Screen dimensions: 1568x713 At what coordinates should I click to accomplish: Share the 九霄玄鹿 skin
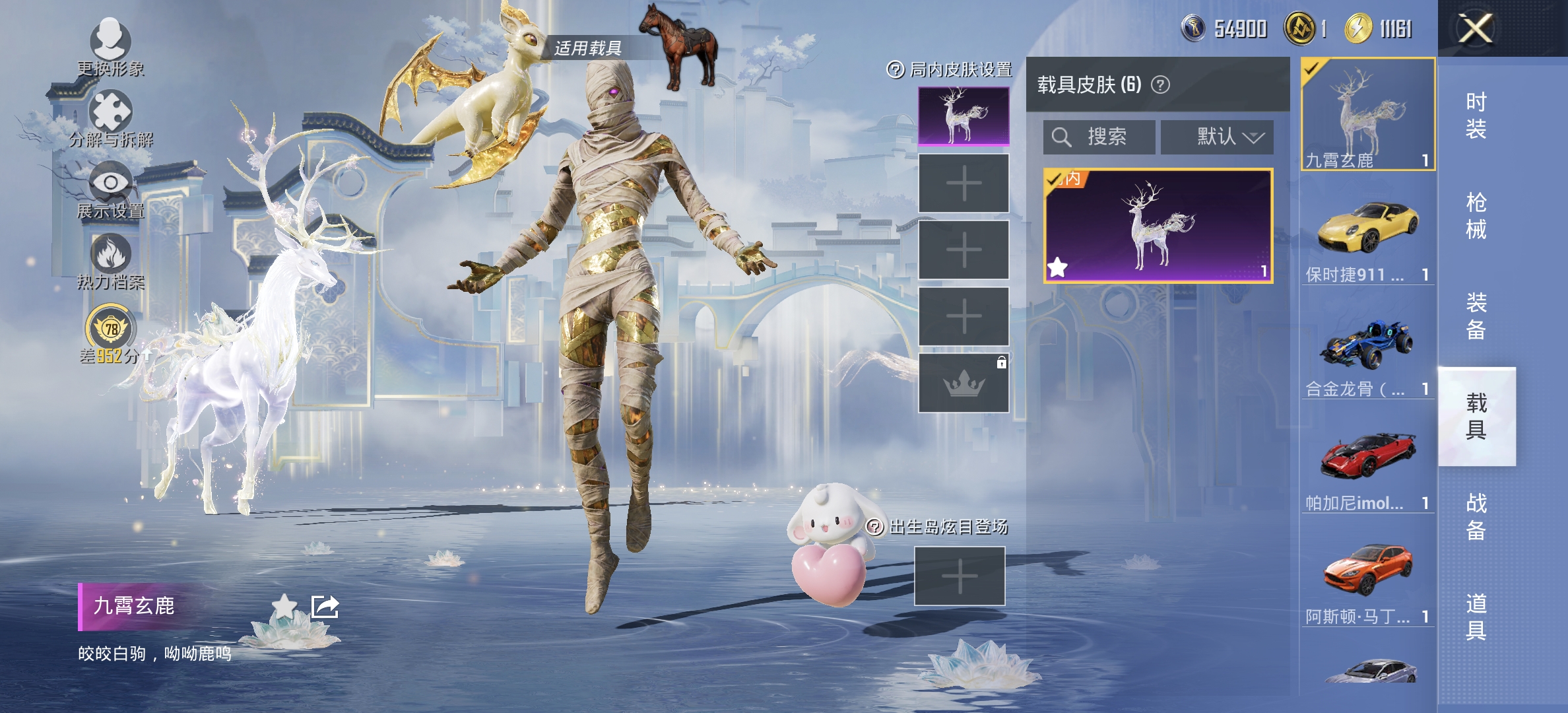pyautogui.click(x=325, y=606)
